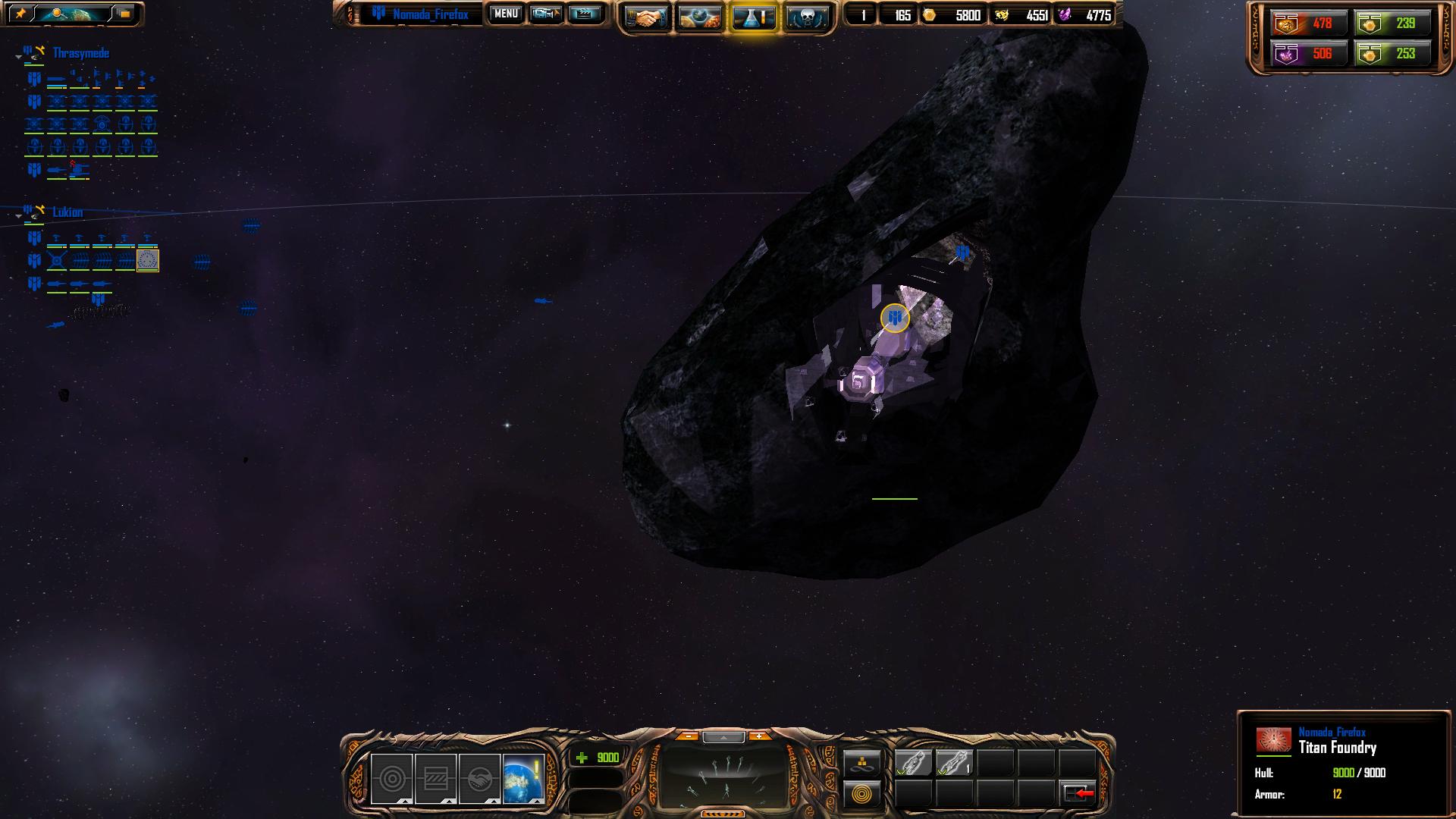Select highlighted Titan Foundry icon in Lukion list

(148, 261)
